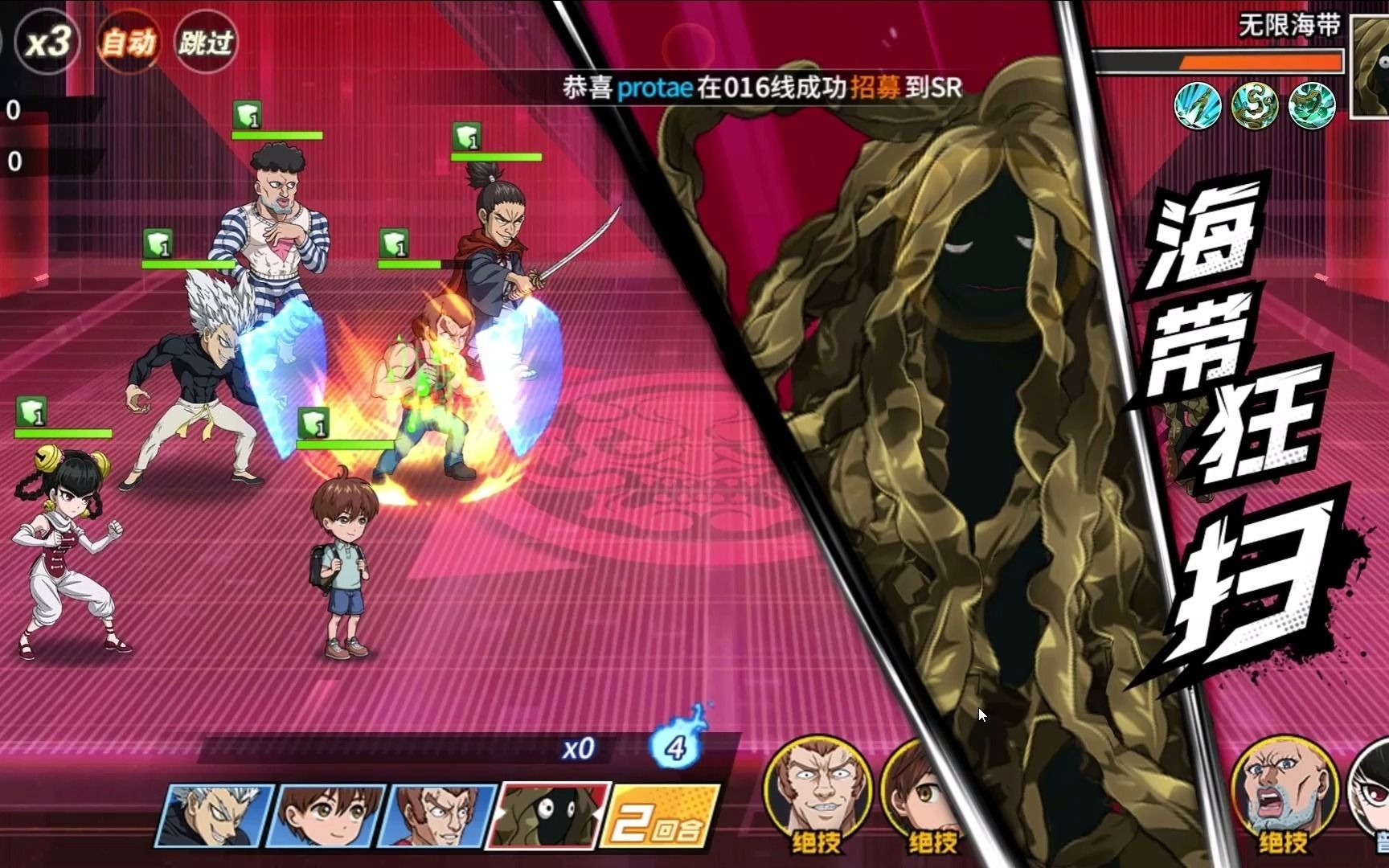Skip the battle with the 跳过 button
The image size is (1389, 868).
pos(206,41)
